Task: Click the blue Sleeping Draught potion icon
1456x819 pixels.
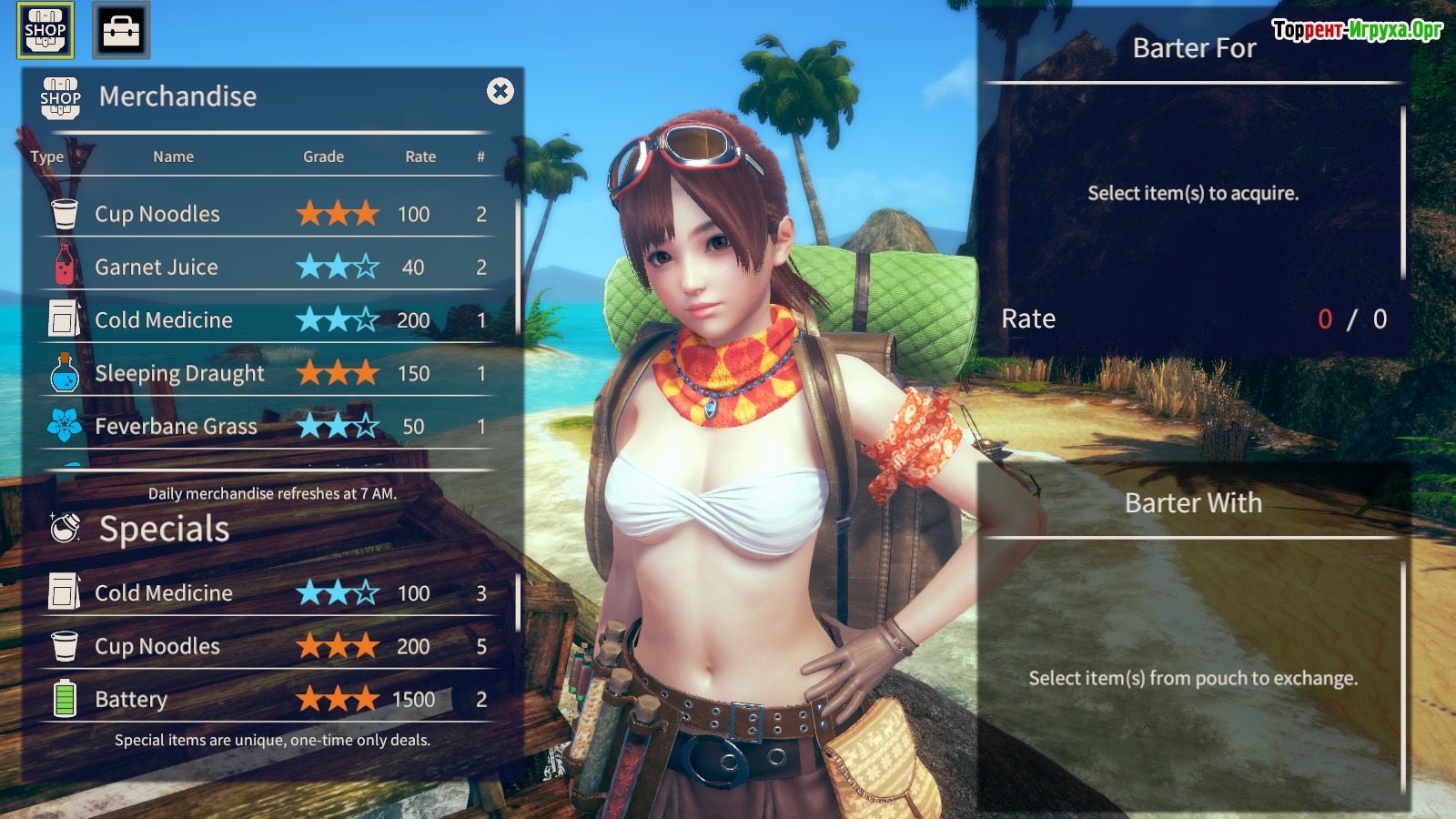Action: coord(65,373)
